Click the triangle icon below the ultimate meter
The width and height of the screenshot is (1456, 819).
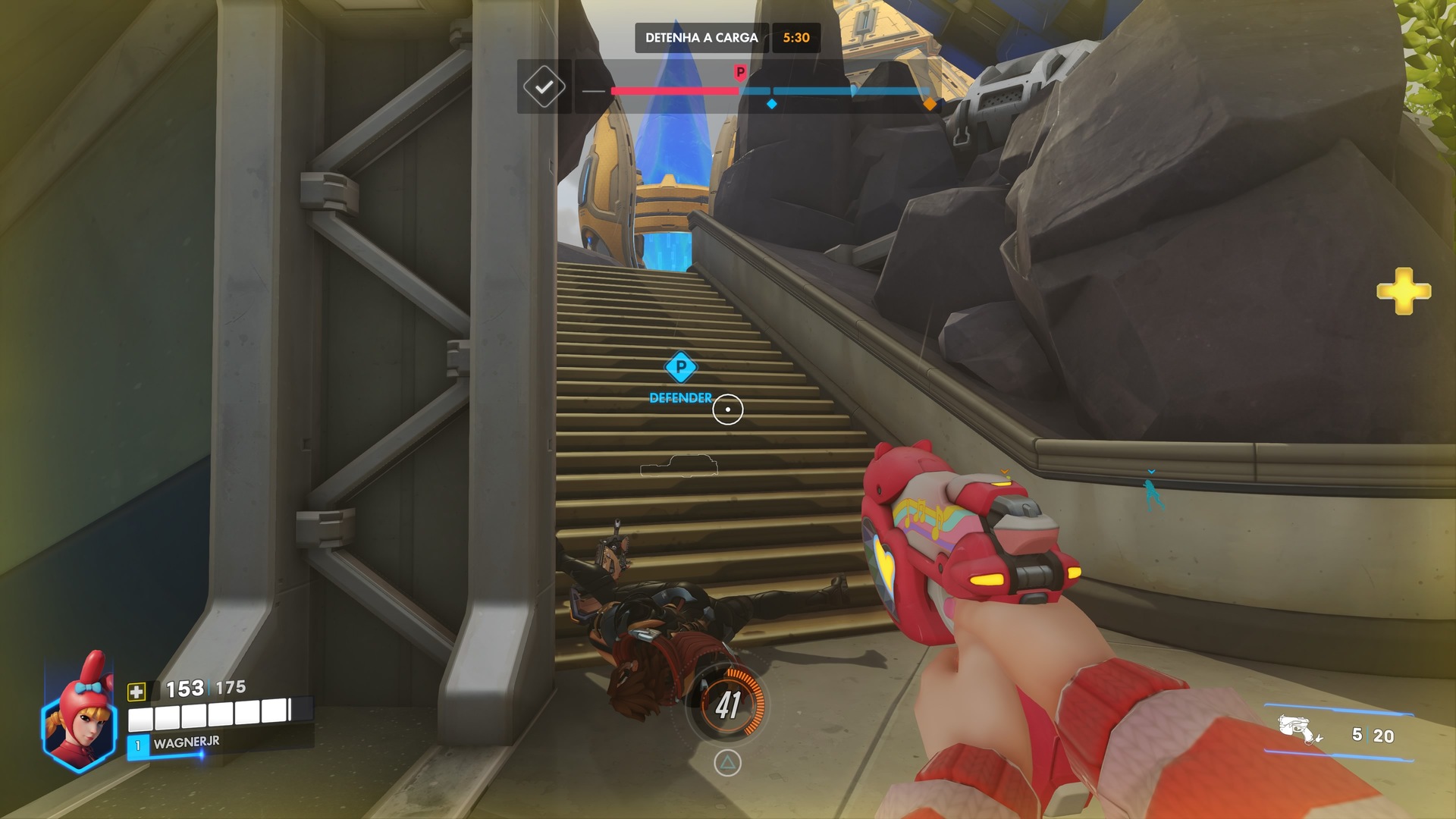tap(727, 763)
